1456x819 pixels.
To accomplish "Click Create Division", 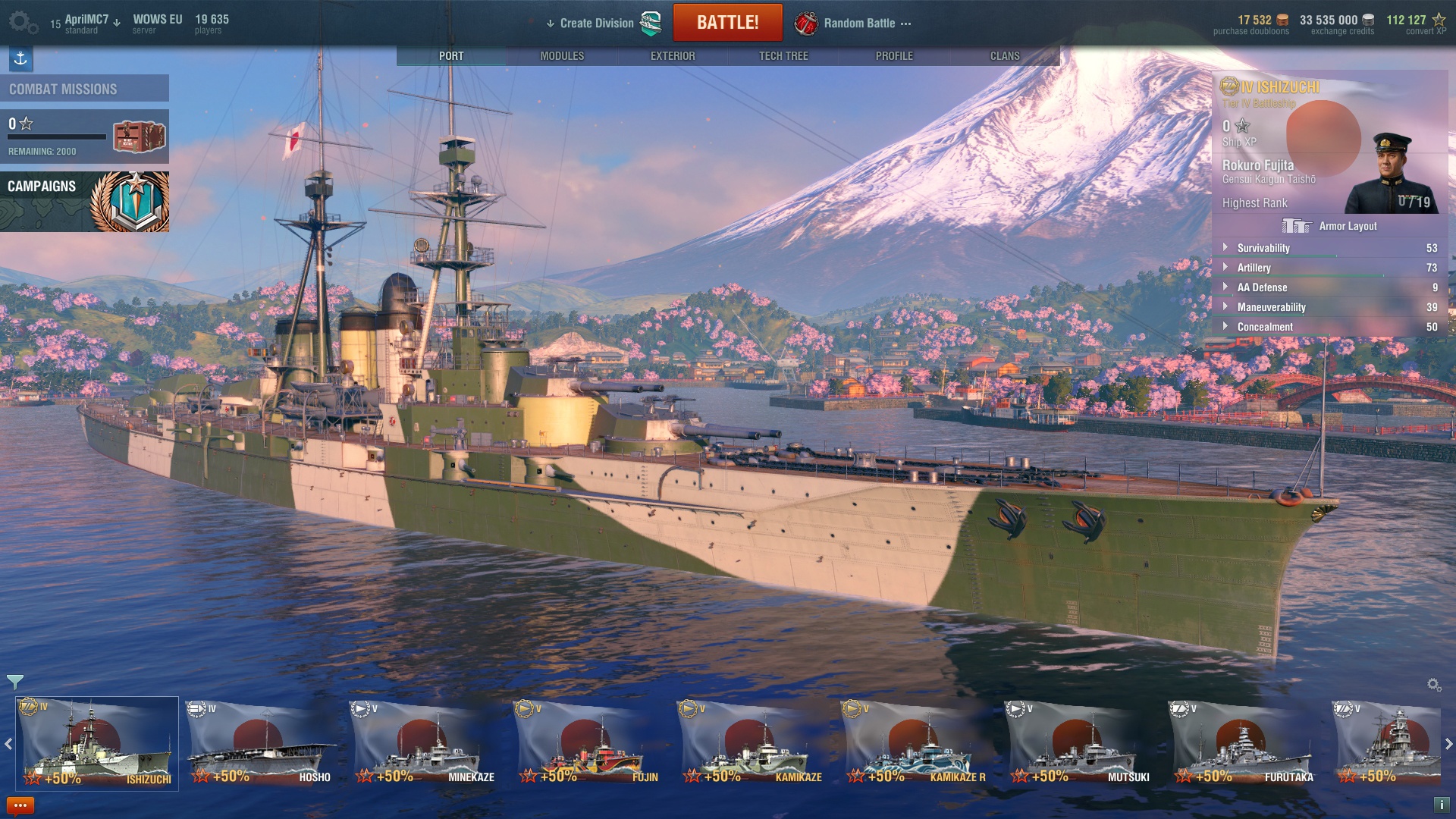I will point(596,24).
